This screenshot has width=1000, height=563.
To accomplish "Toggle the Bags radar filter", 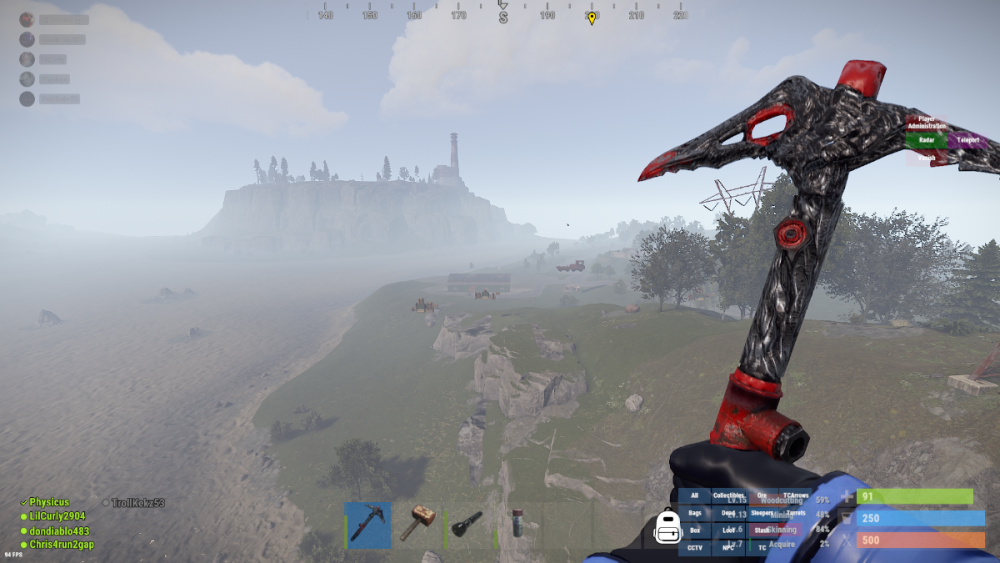I will pos(695,513).
